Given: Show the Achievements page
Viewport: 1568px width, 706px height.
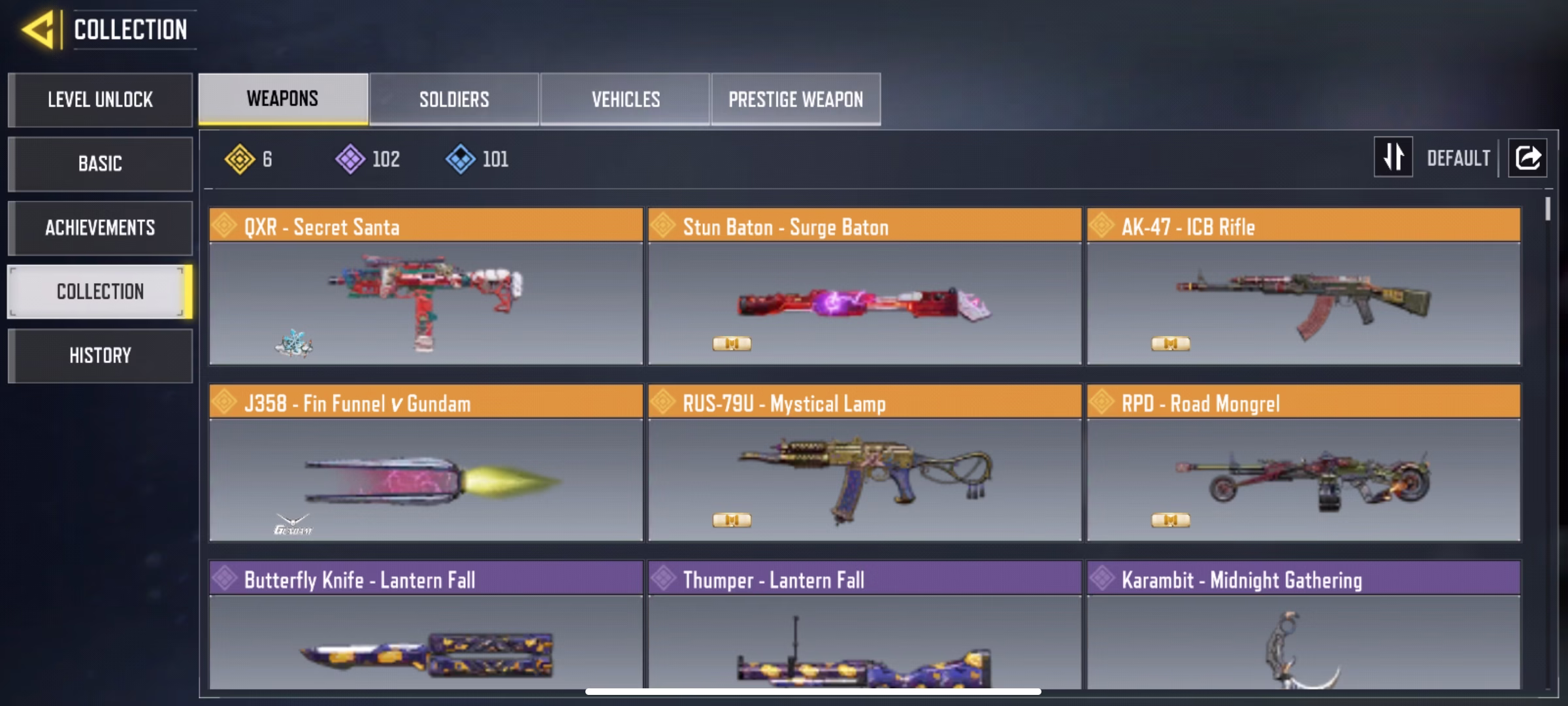Looking at the screenshot, I should coord(100,228).
